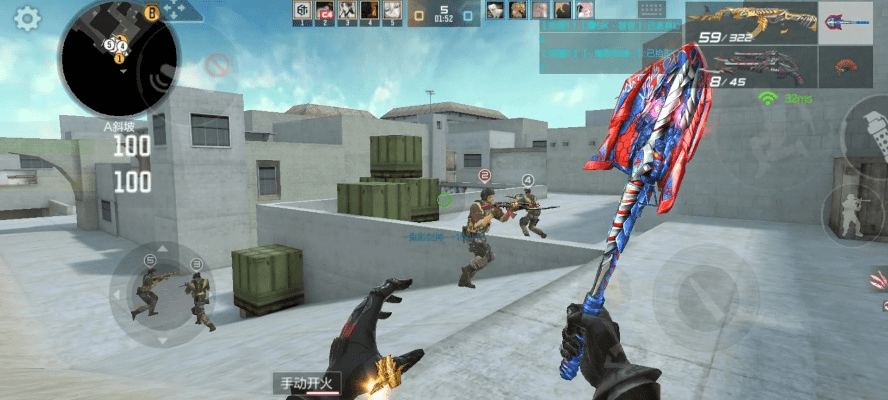Screen dimensions: 888x400
Task: Open the gear settings menu
Action: coord(27,17)
